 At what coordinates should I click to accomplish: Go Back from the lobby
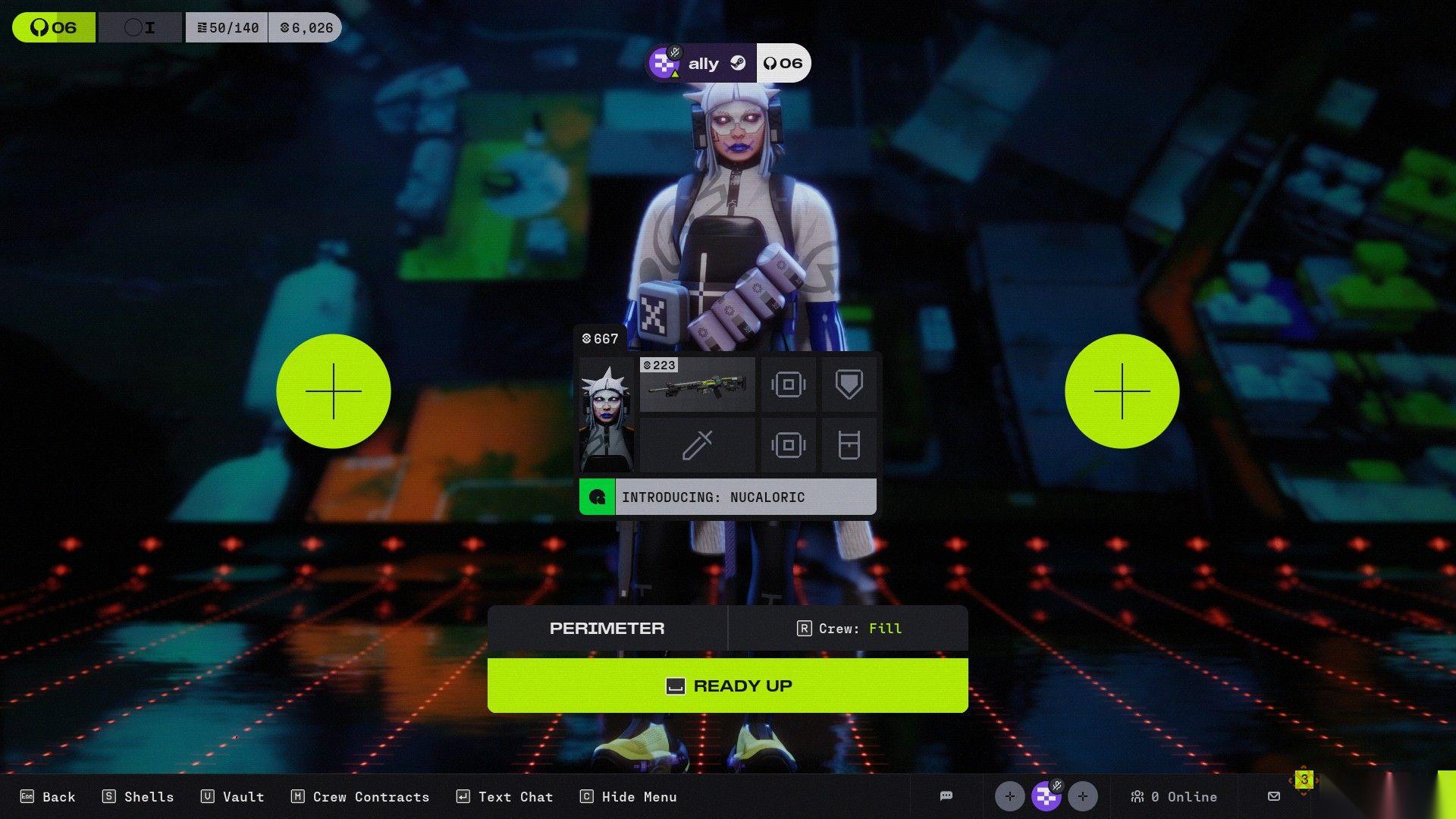pyautogui.click(x=49, y=796)
